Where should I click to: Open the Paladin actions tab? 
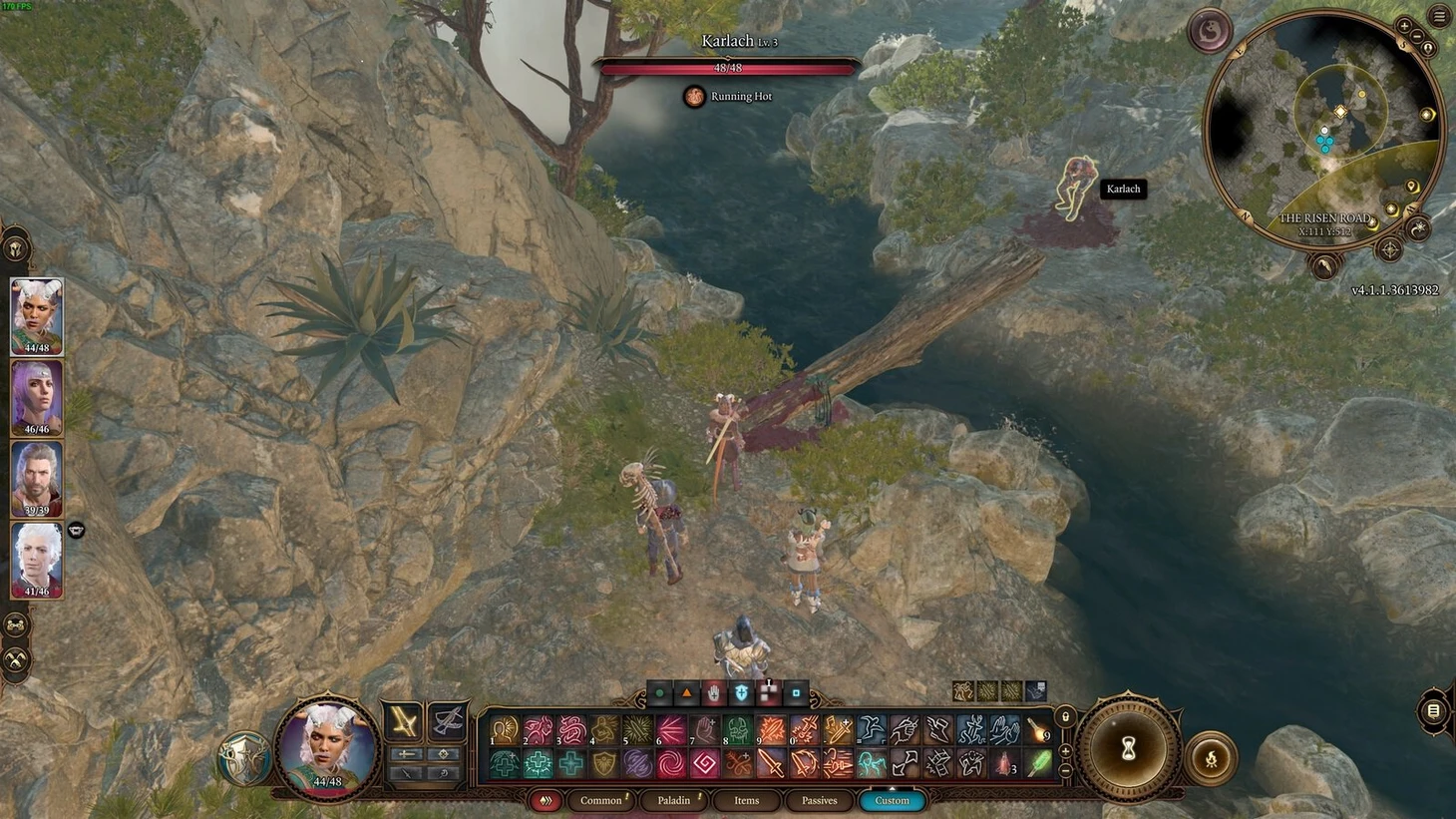click(x=674, y=800)
